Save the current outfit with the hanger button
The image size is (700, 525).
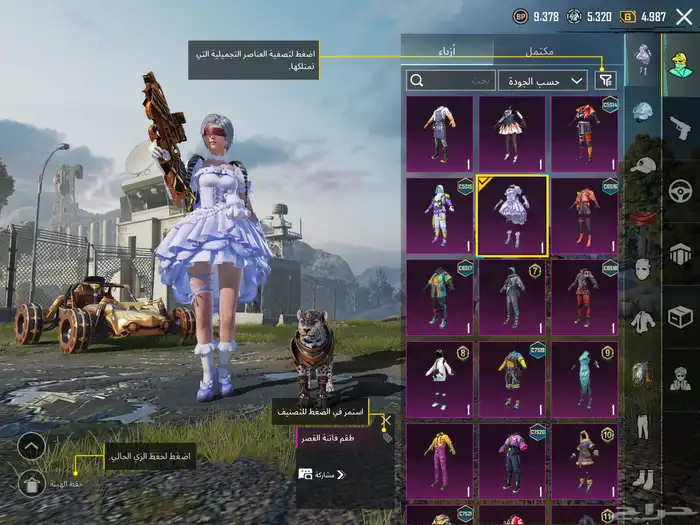(x=32, y=484)
